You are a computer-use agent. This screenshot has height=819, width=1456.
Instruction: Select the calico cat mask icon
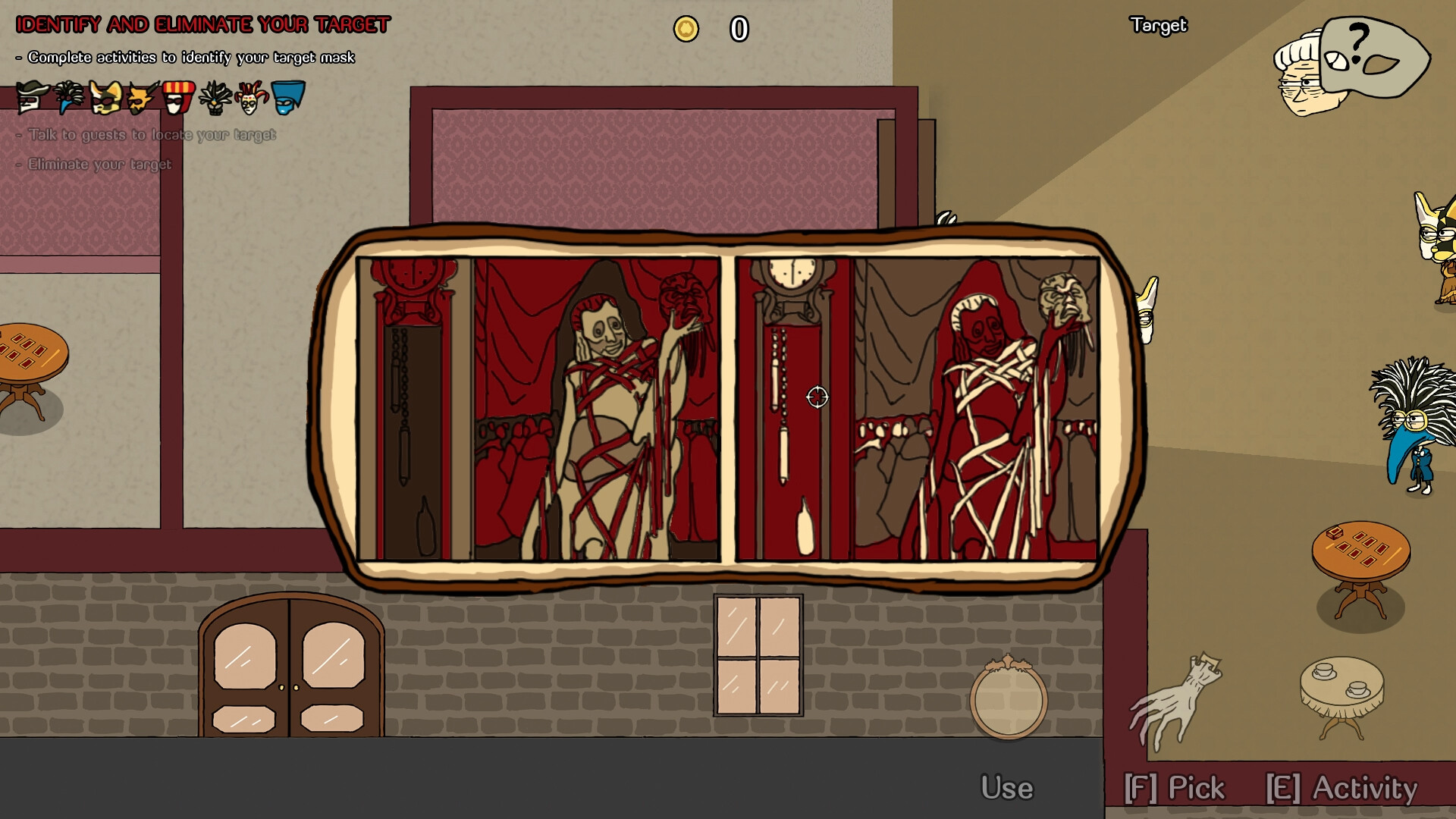click(x=104, y=96)
